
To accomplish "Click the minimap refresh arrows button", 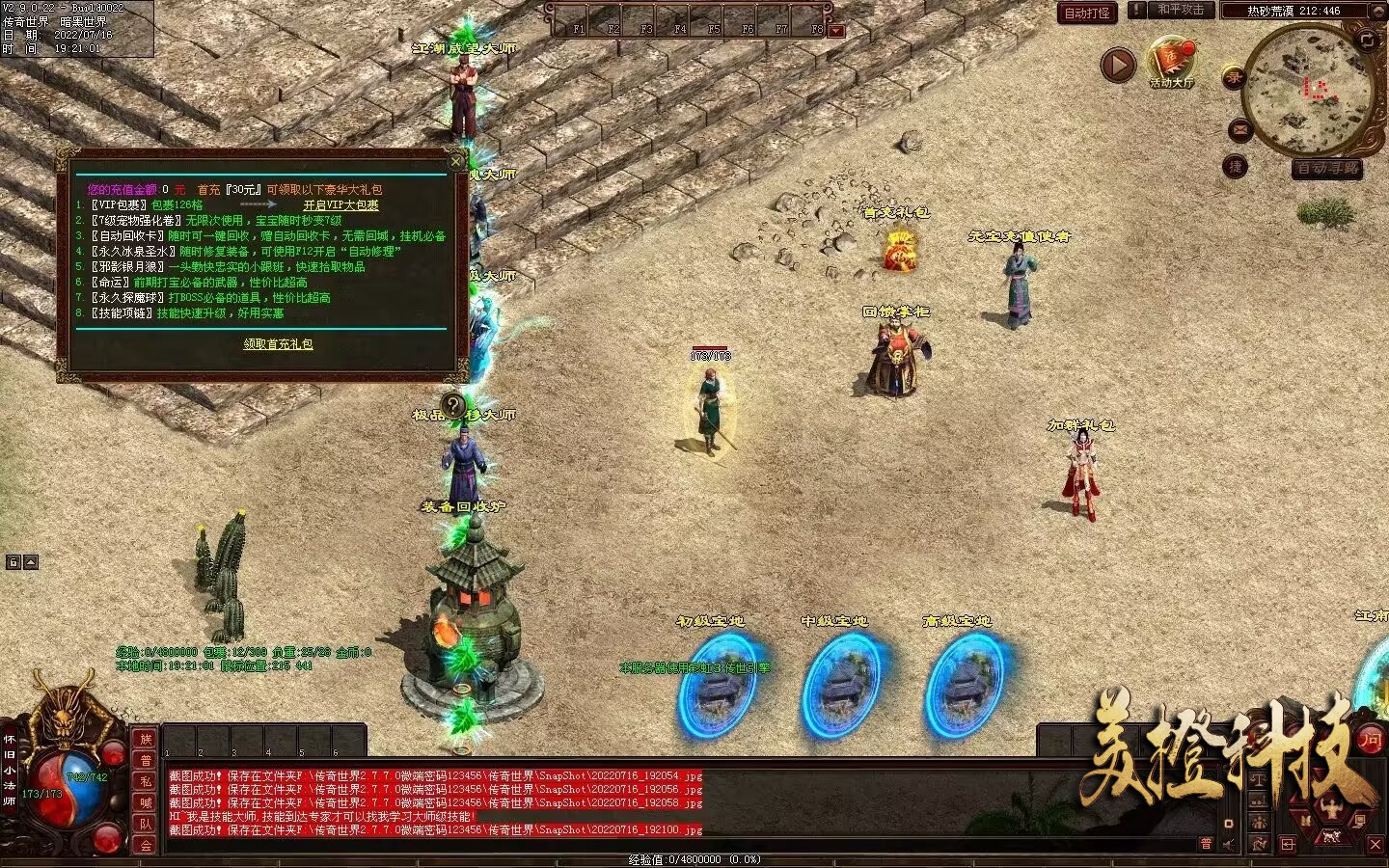I will 1367,40.
